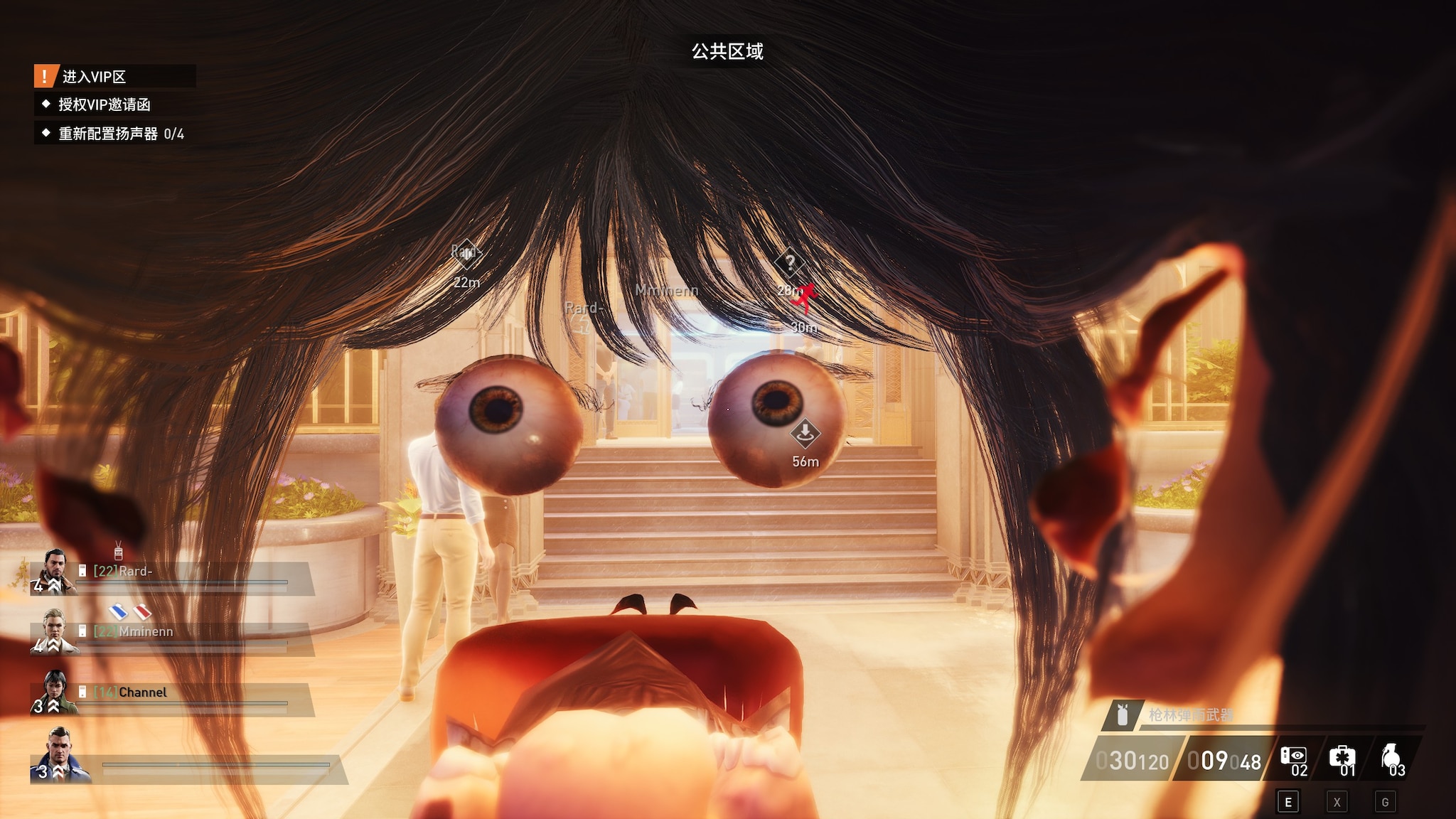Click the 授权VIP邀请函 objective entry
Image resolution: width=1456 pixels, height=819 pixels.
pos(104,105)
